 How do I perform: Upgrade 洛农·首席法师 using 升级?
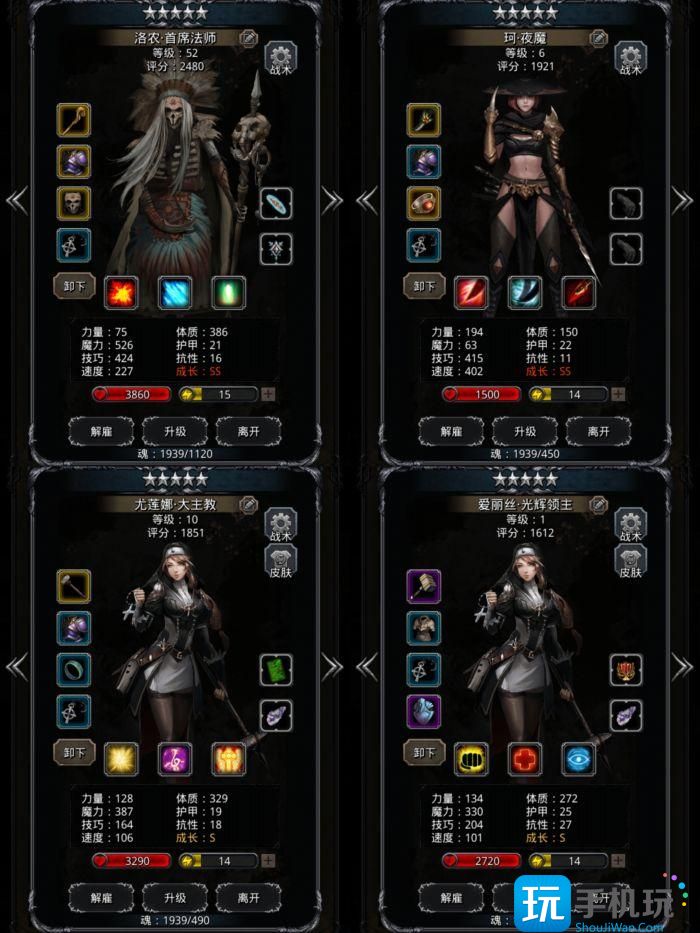[175, 431]
